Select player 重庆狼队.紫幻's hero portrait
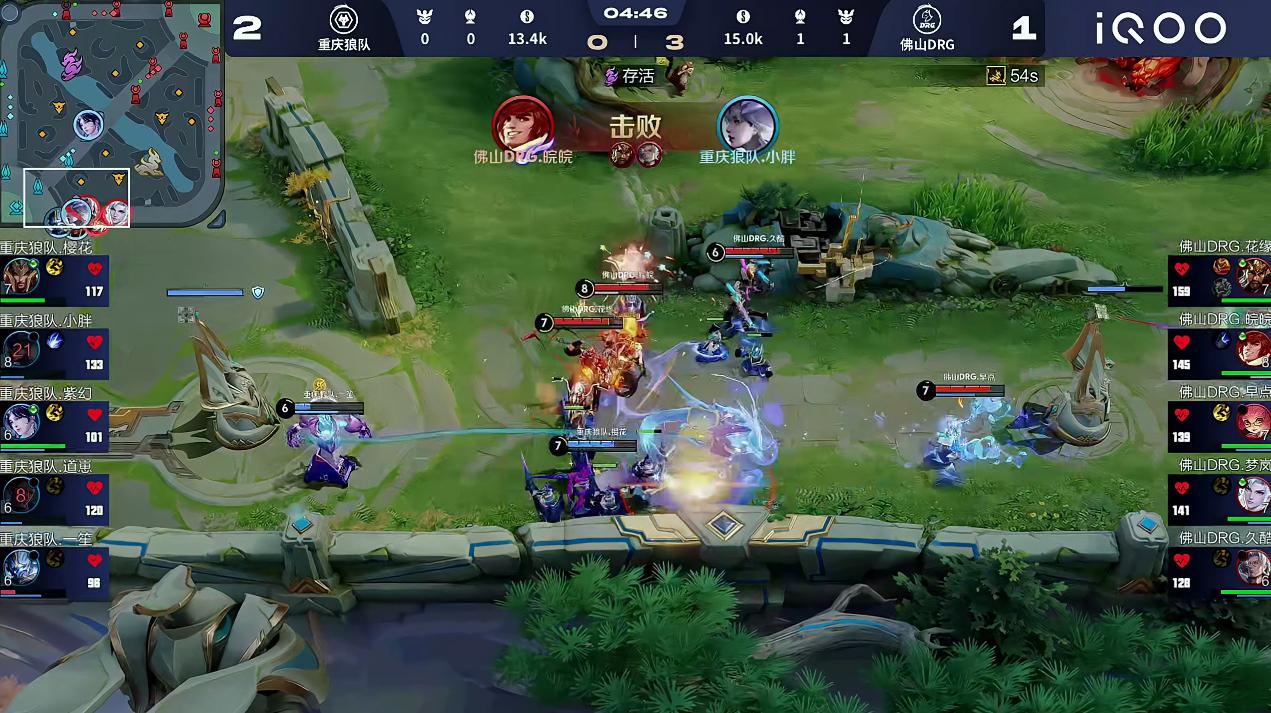The height and width of the screenshot is (713, 1271). [20, 420]
